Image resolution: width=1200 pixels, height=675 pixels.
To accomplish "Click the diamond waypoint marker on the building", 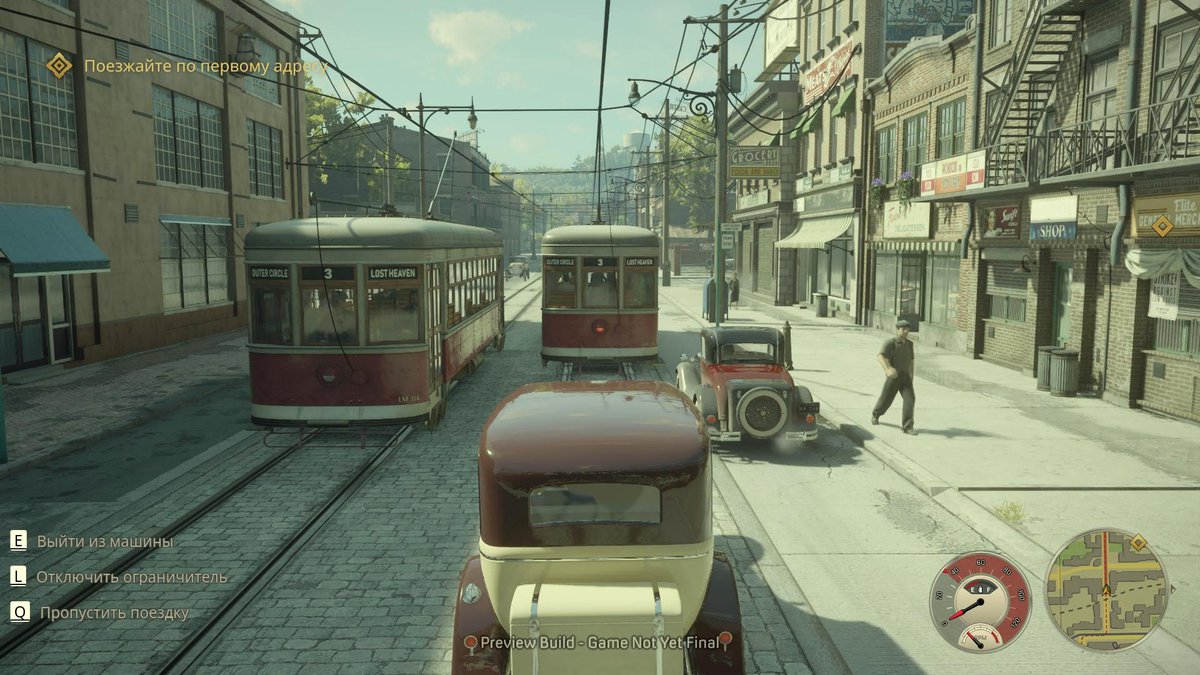I will click(x=1162, y=225).
